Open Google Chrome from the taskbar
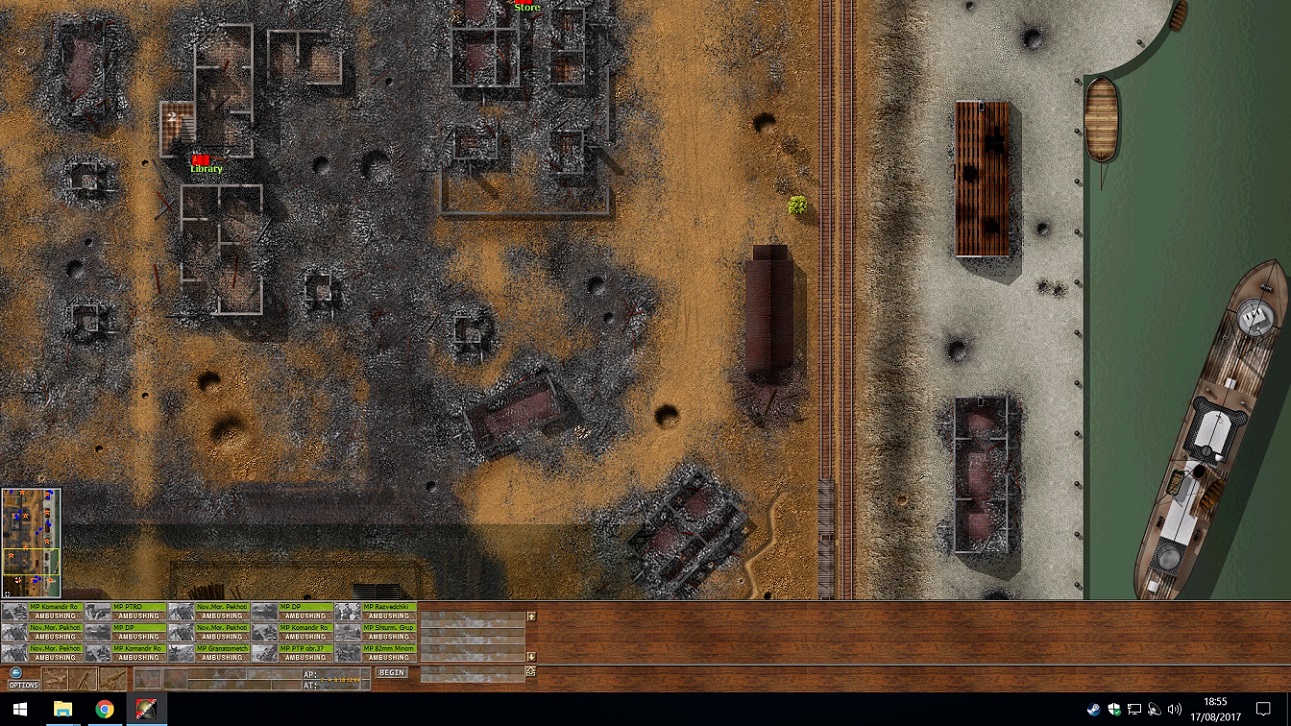 click(x=104, y=709)
